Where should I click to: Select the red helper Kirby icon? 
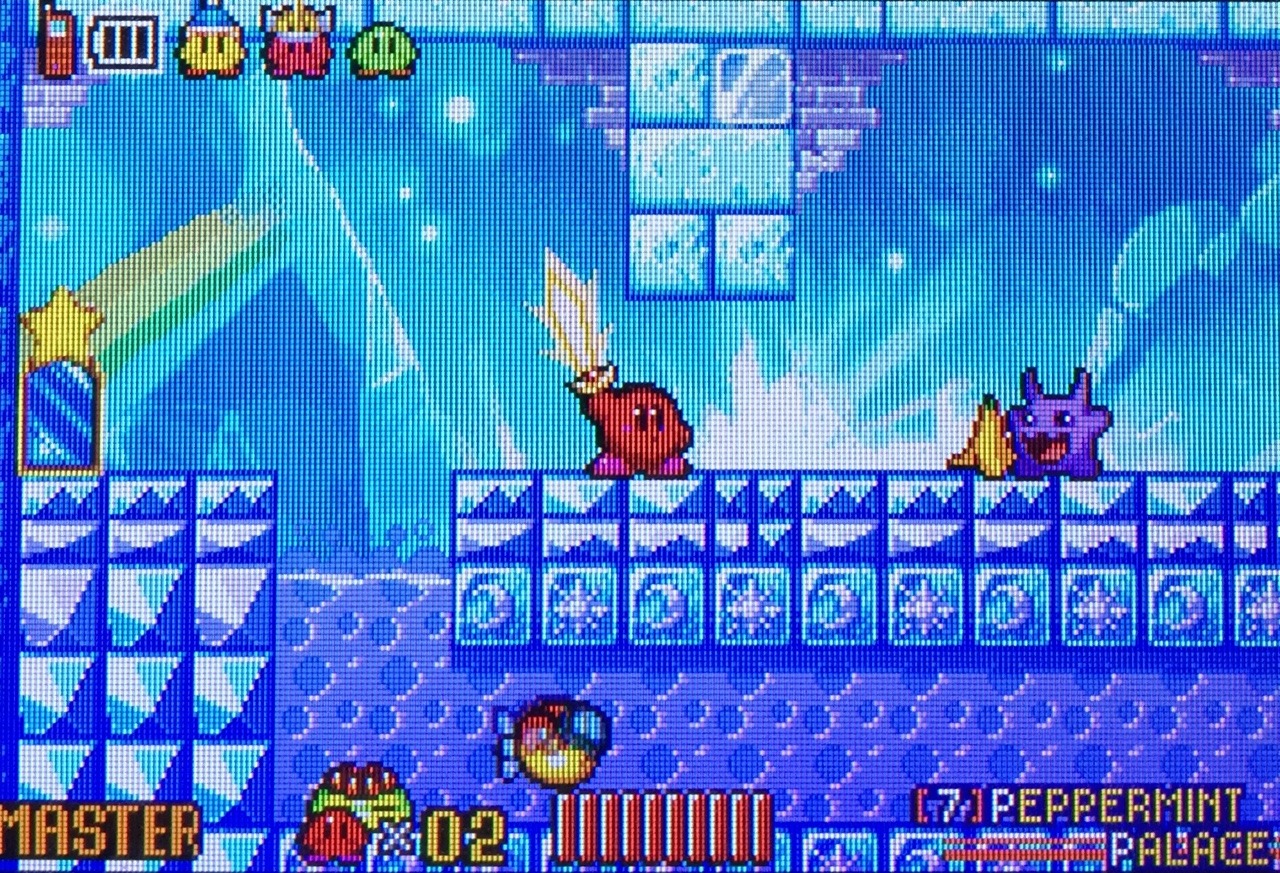point(297,45)
